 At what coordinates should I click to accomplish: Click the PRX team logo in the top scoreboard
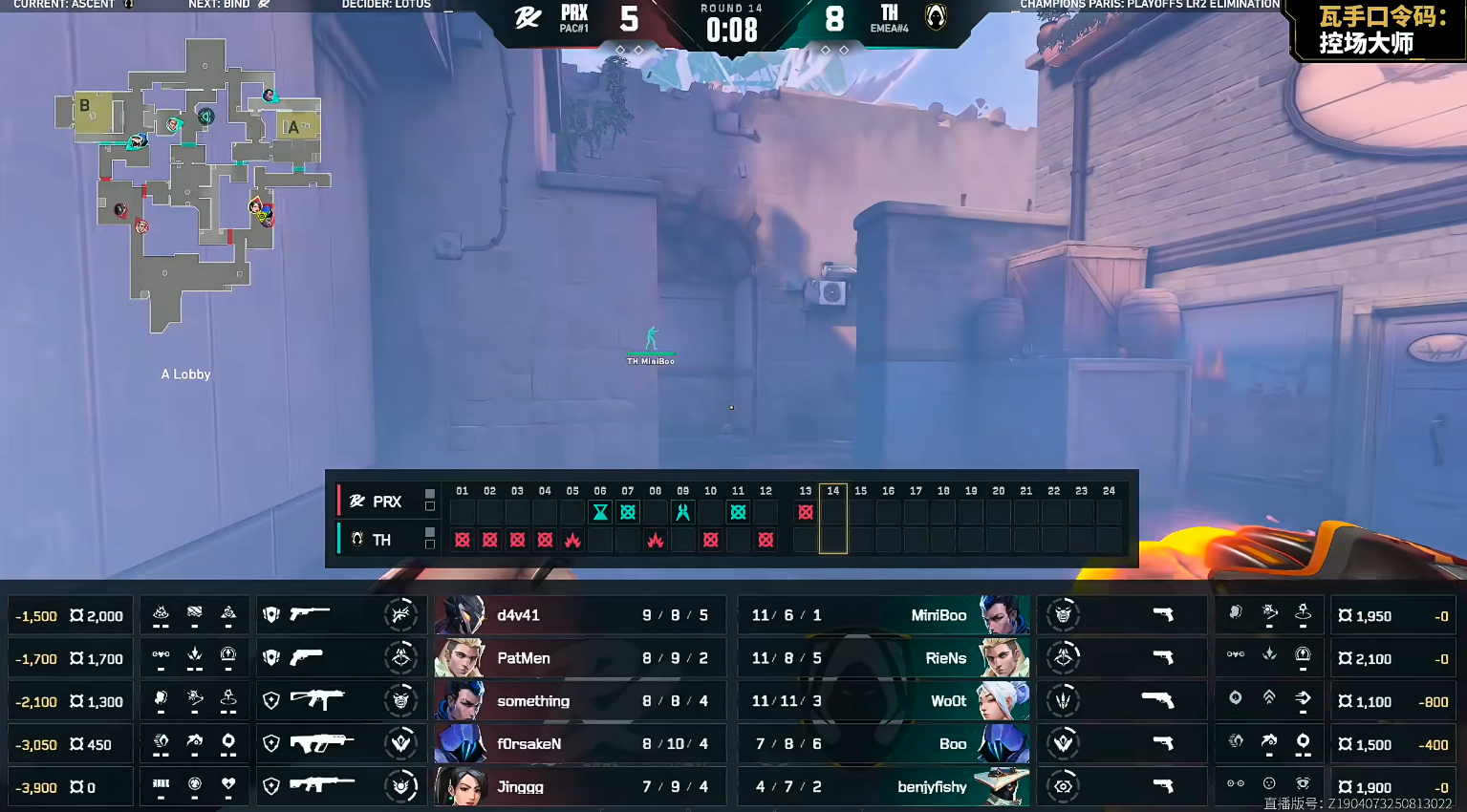pyautogui.click(x=528, y=18)
